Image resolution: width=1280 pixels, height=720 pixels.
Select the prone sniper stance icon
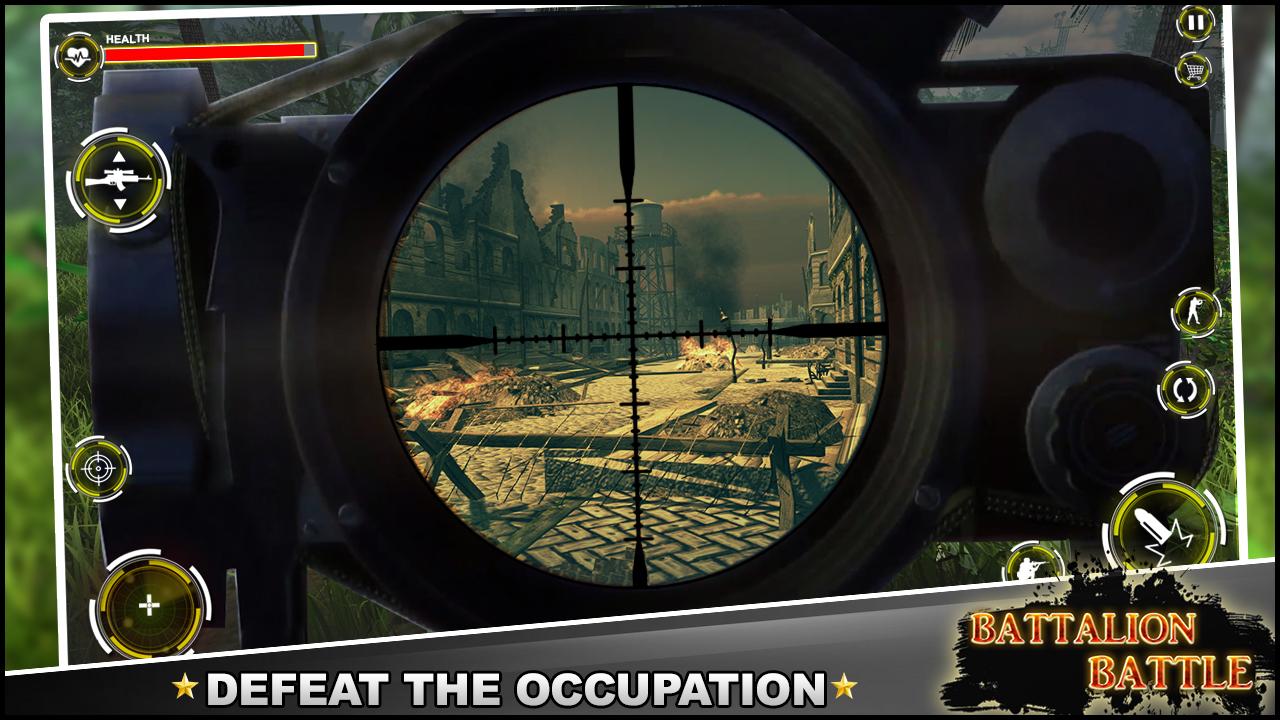tap(1035, 570)
